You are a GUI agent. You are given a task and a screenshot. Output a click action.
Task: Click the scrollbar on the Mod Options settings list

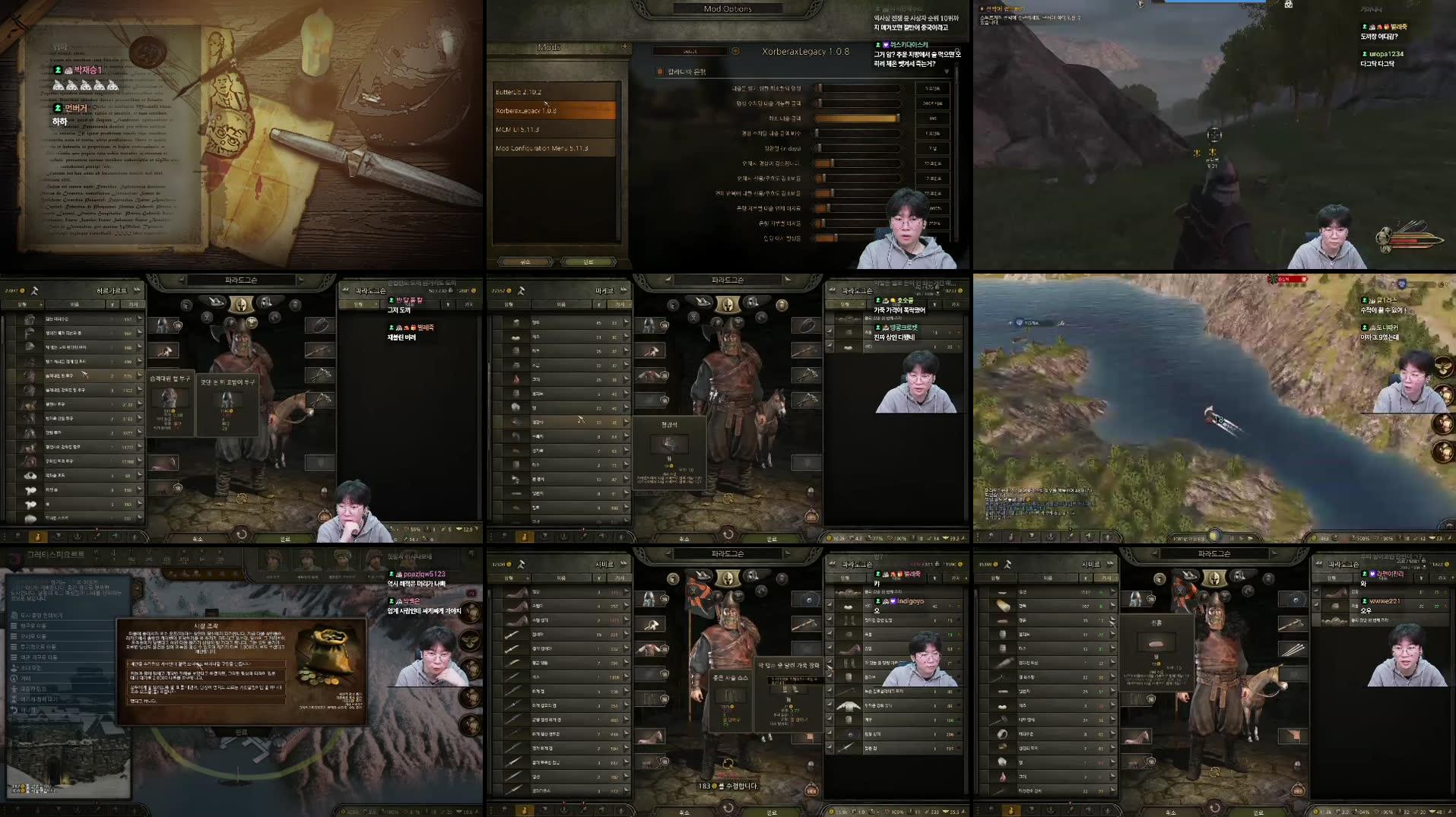956,106
